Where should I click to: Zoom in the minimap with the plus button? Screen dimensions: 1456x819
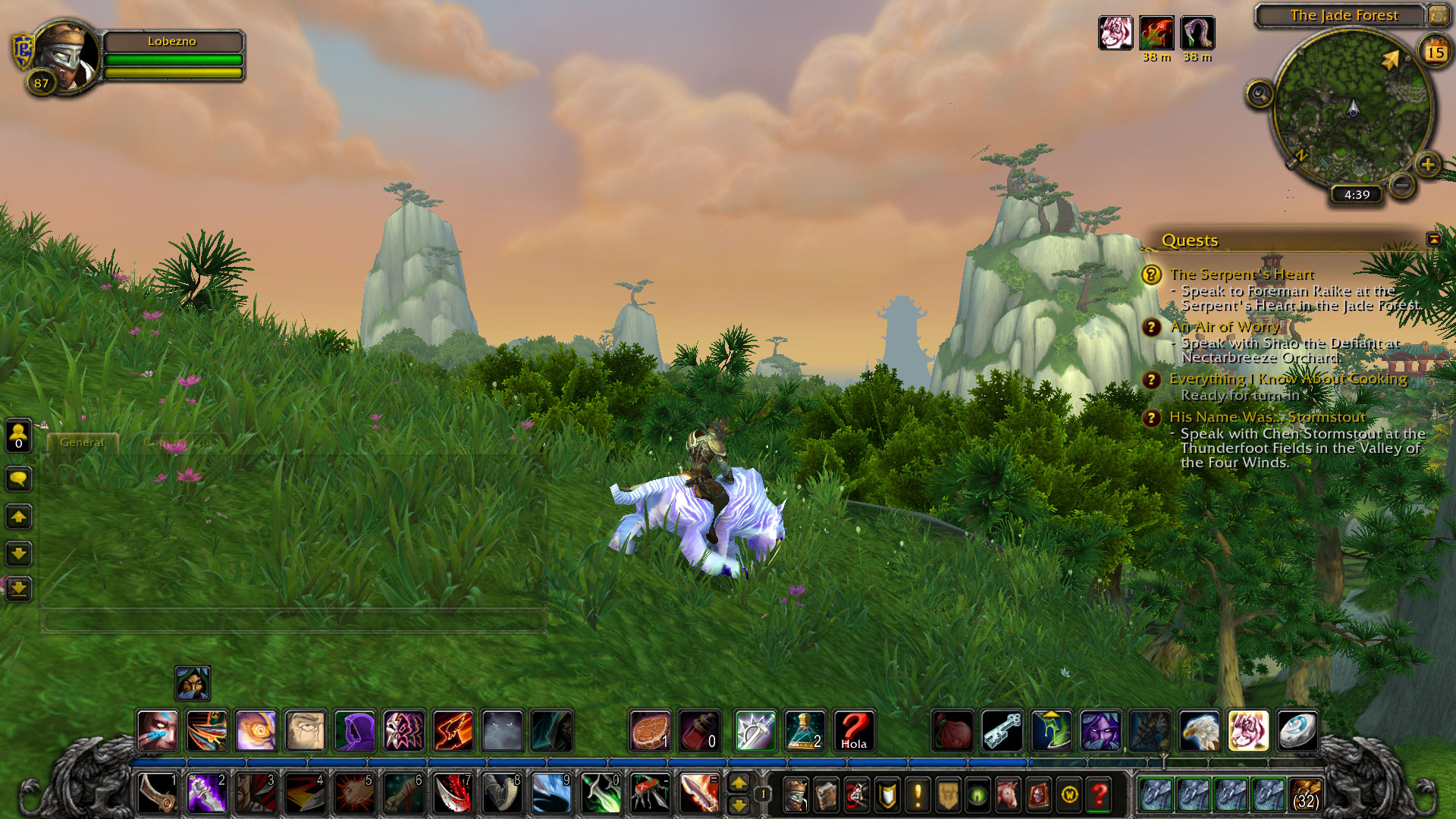click(1428, 164)
